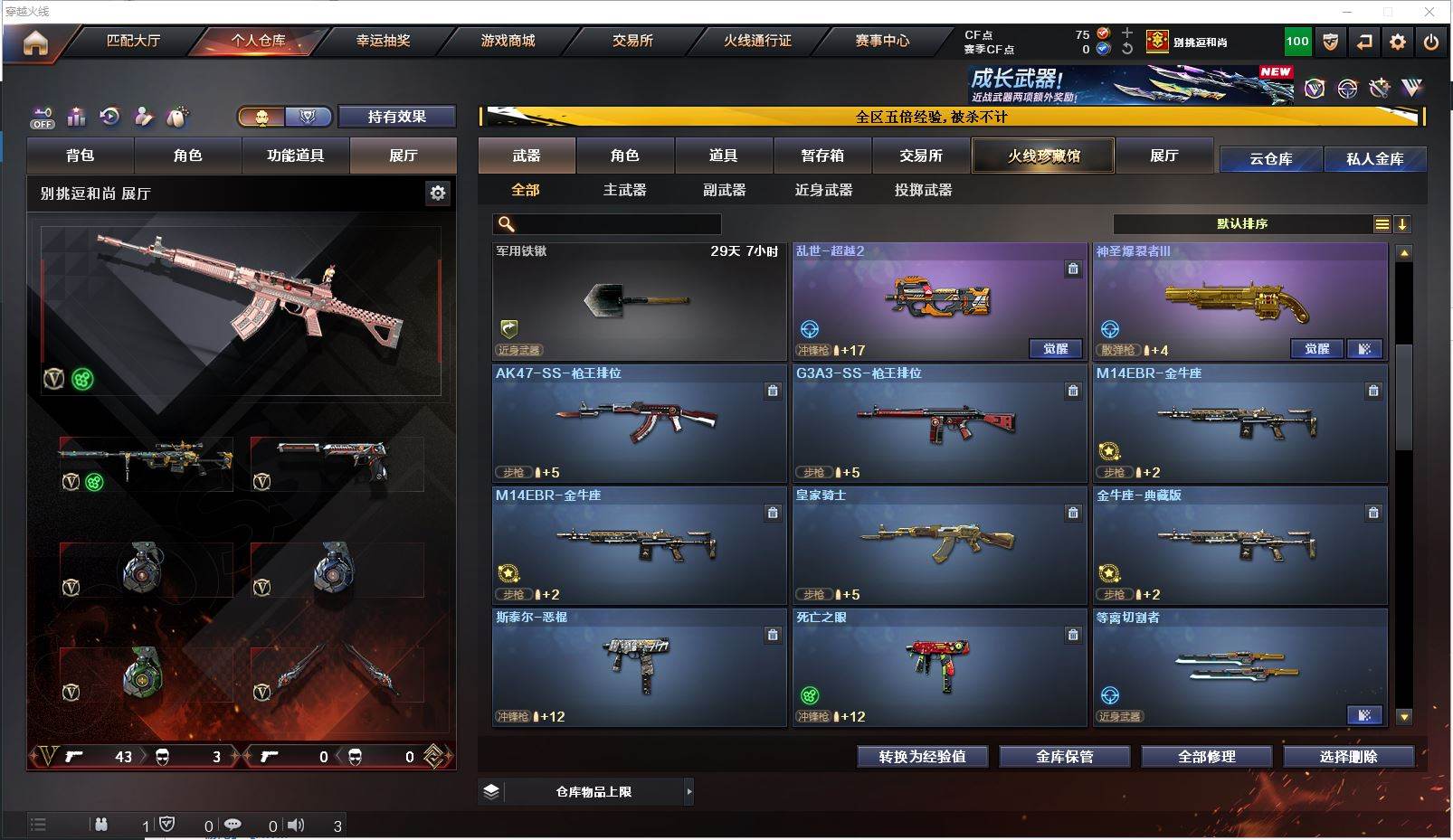Choose the 死亡之眼 weapon card
Viewport: 1453px width, 840px height.
pyautogui.click(x=939, y=667)
